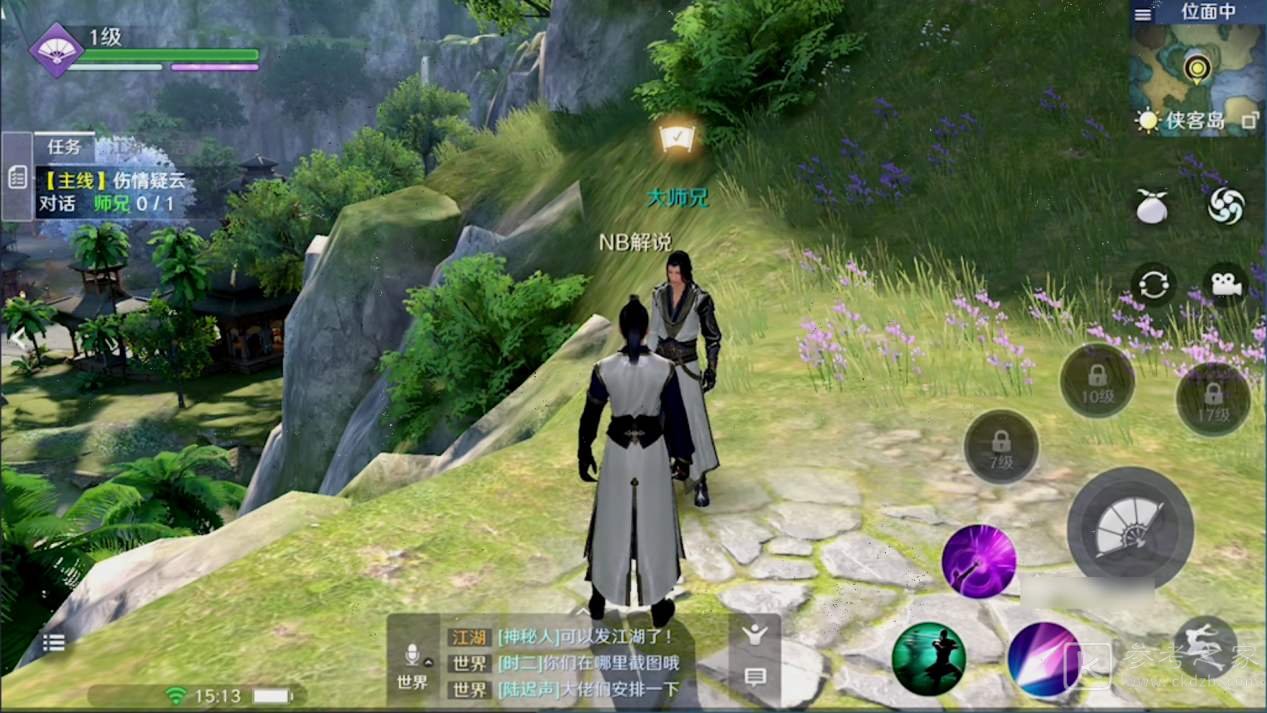
Task: Tap the locked level 10 skill slot
Action: (1097, 381)
